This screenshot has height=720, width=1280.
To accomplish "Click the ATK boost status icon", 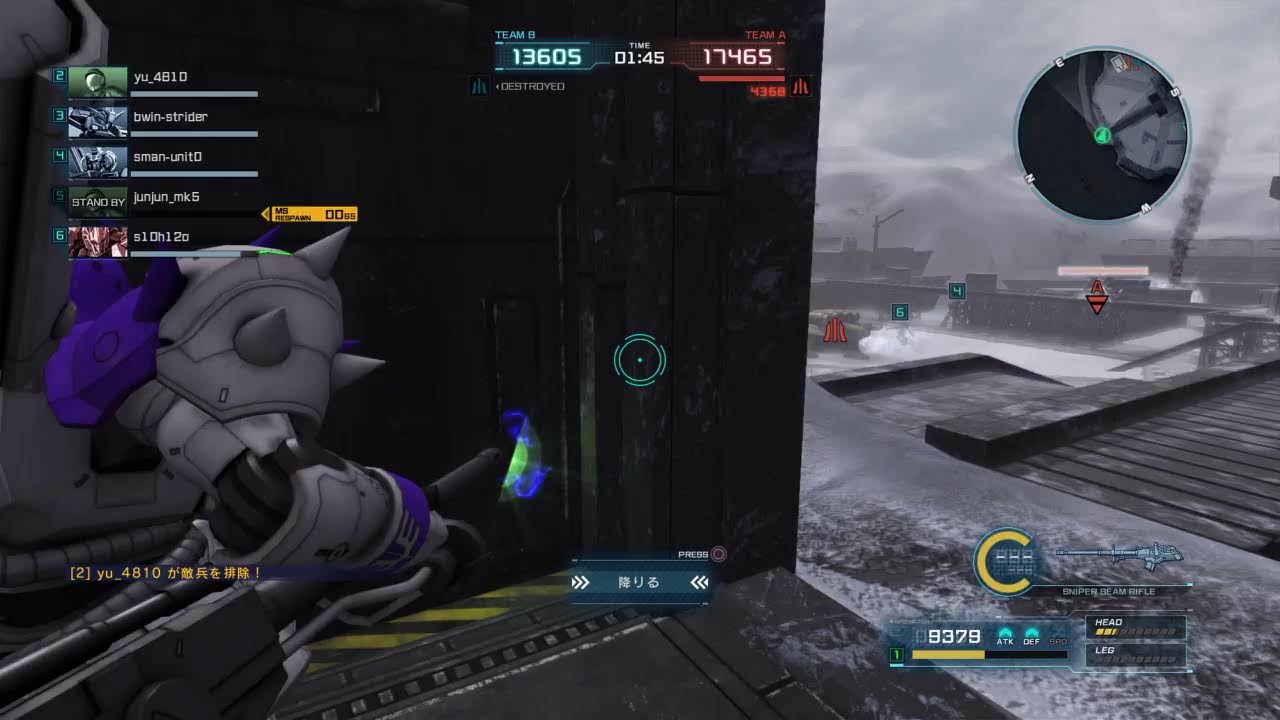I will (x=1005, y=634).
